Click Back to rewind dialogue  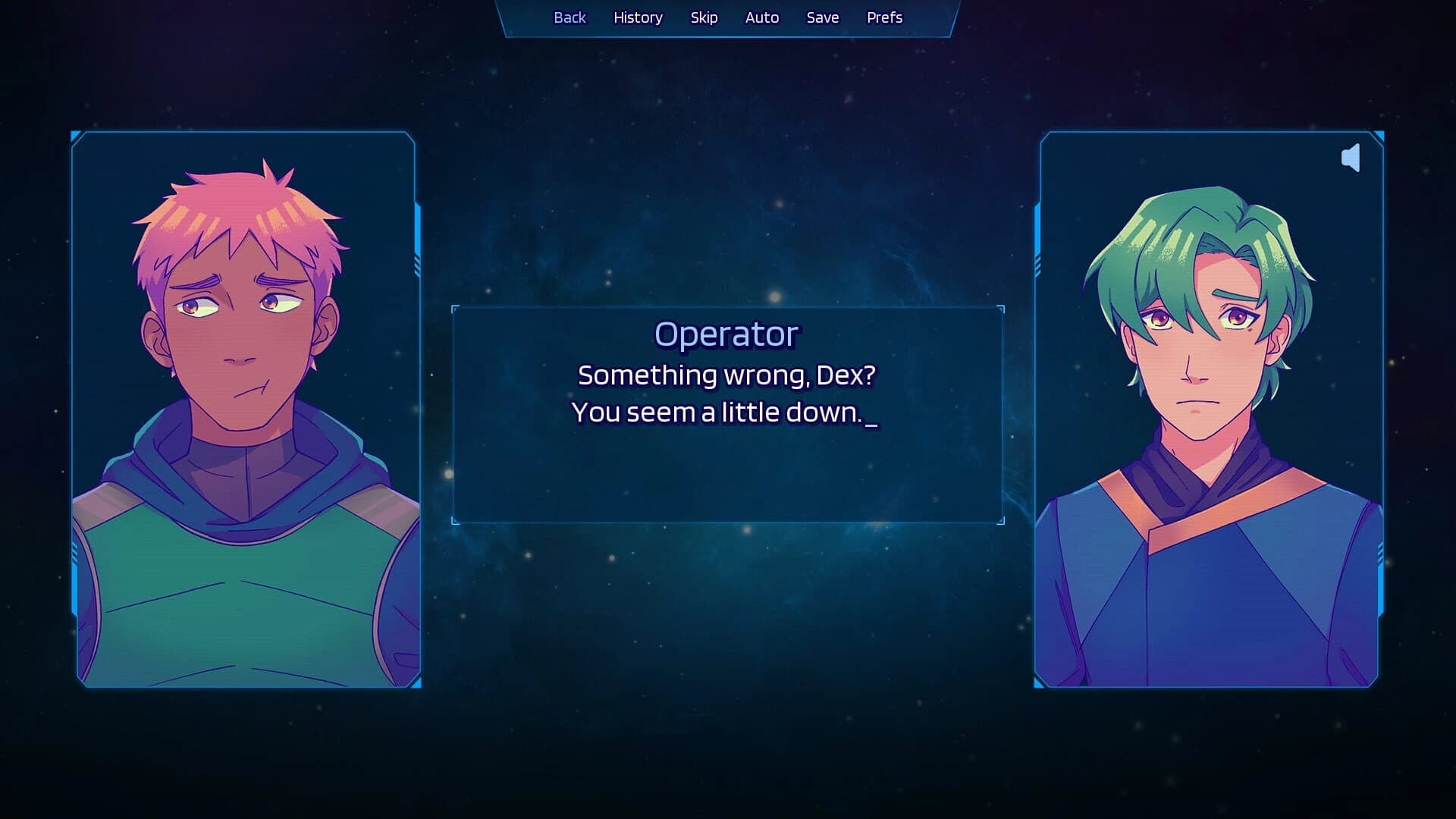(570, 17)
